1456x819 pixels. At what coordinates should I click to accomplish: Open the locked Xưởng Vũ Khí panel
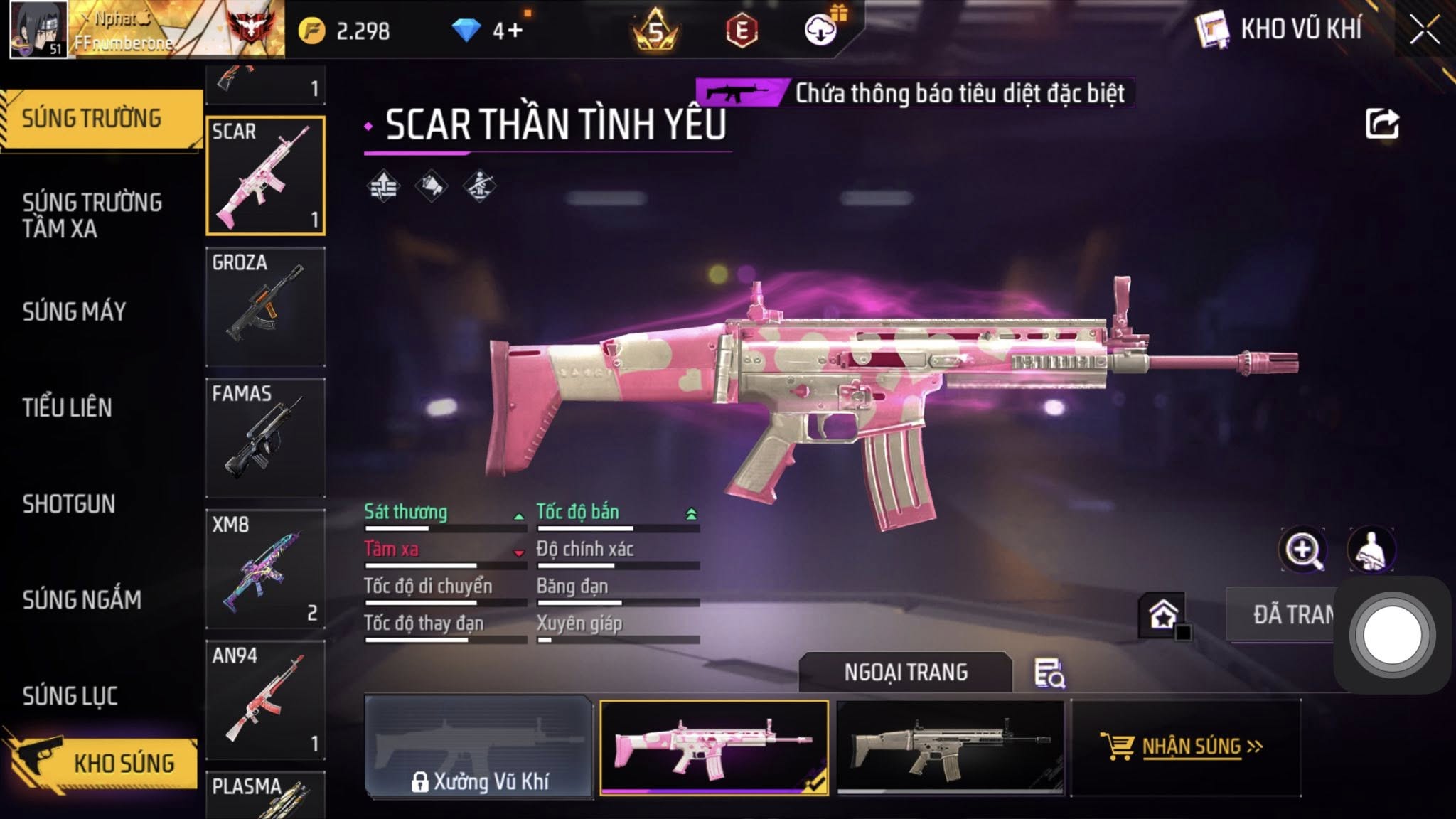tap(478, 746)
